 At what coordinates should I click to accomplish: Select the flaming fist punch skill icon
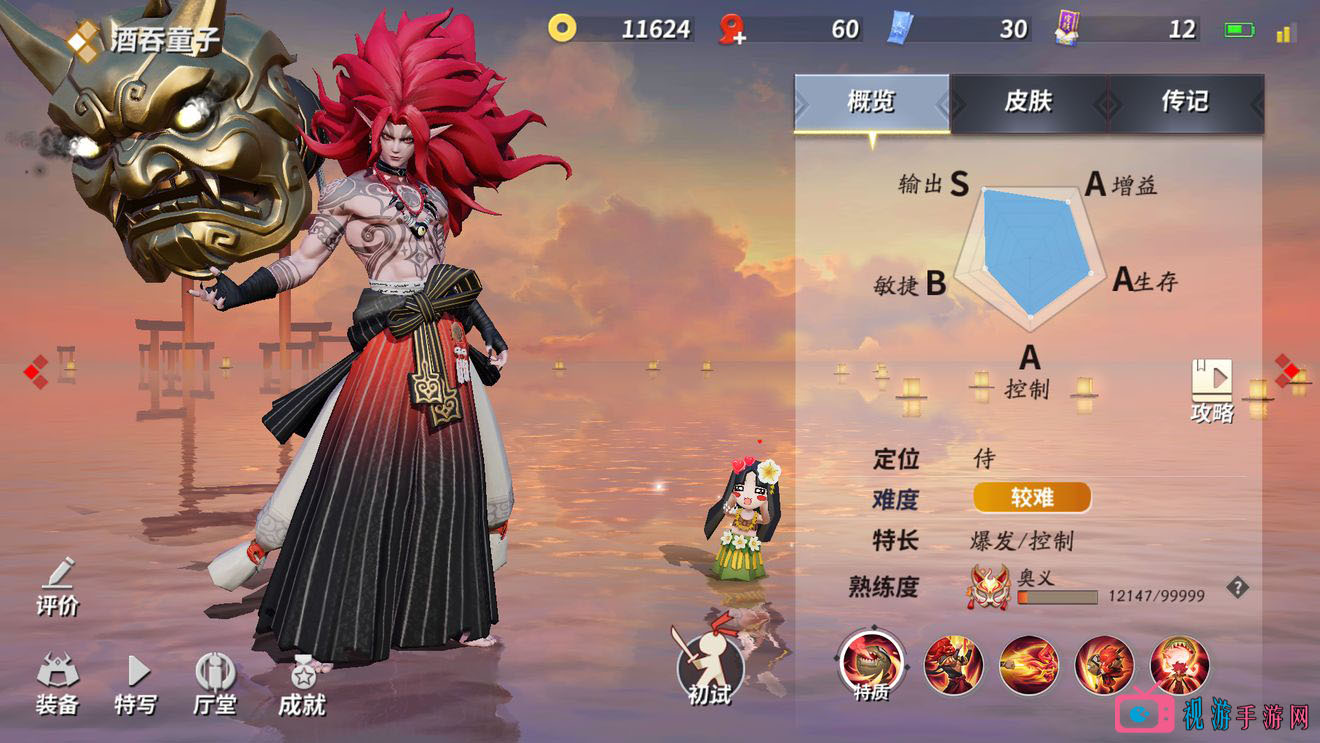point(1029,665)
